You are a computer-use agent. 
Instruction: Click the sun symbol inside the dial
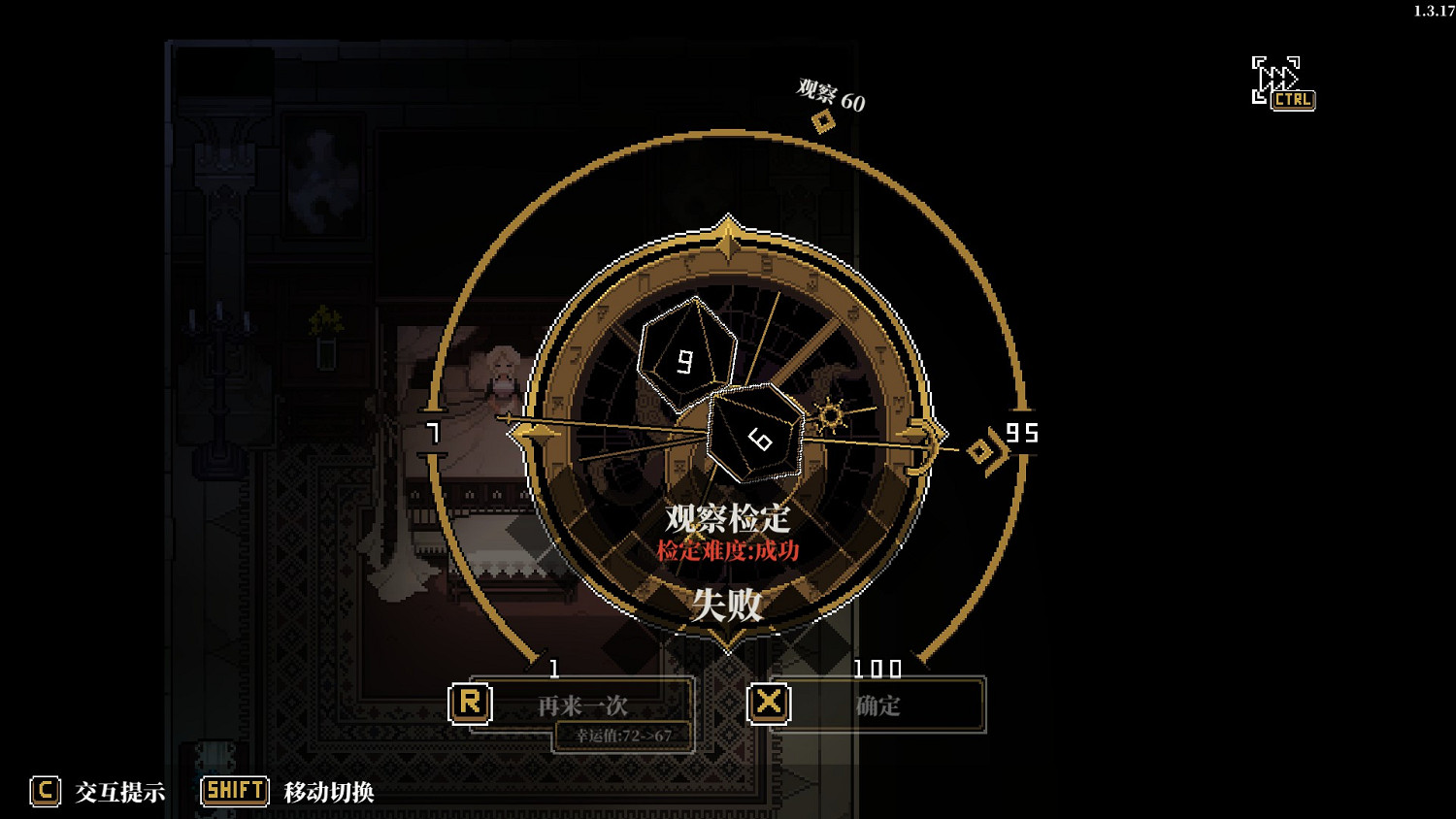(x=831, y=415)
